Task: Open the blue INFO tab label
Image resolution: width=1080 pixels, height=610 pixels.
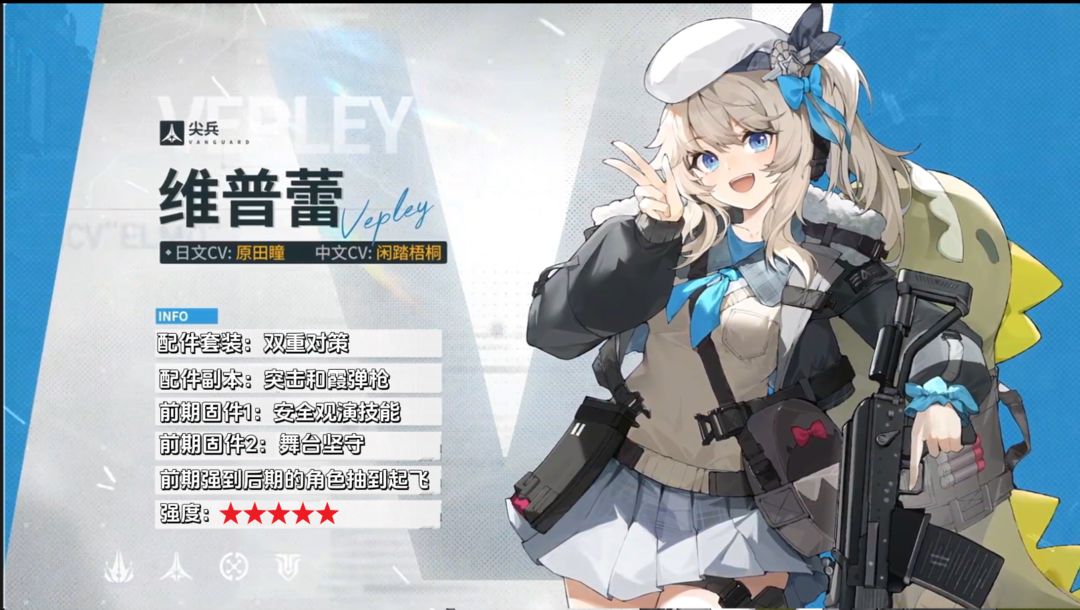Action: [173, 316]
